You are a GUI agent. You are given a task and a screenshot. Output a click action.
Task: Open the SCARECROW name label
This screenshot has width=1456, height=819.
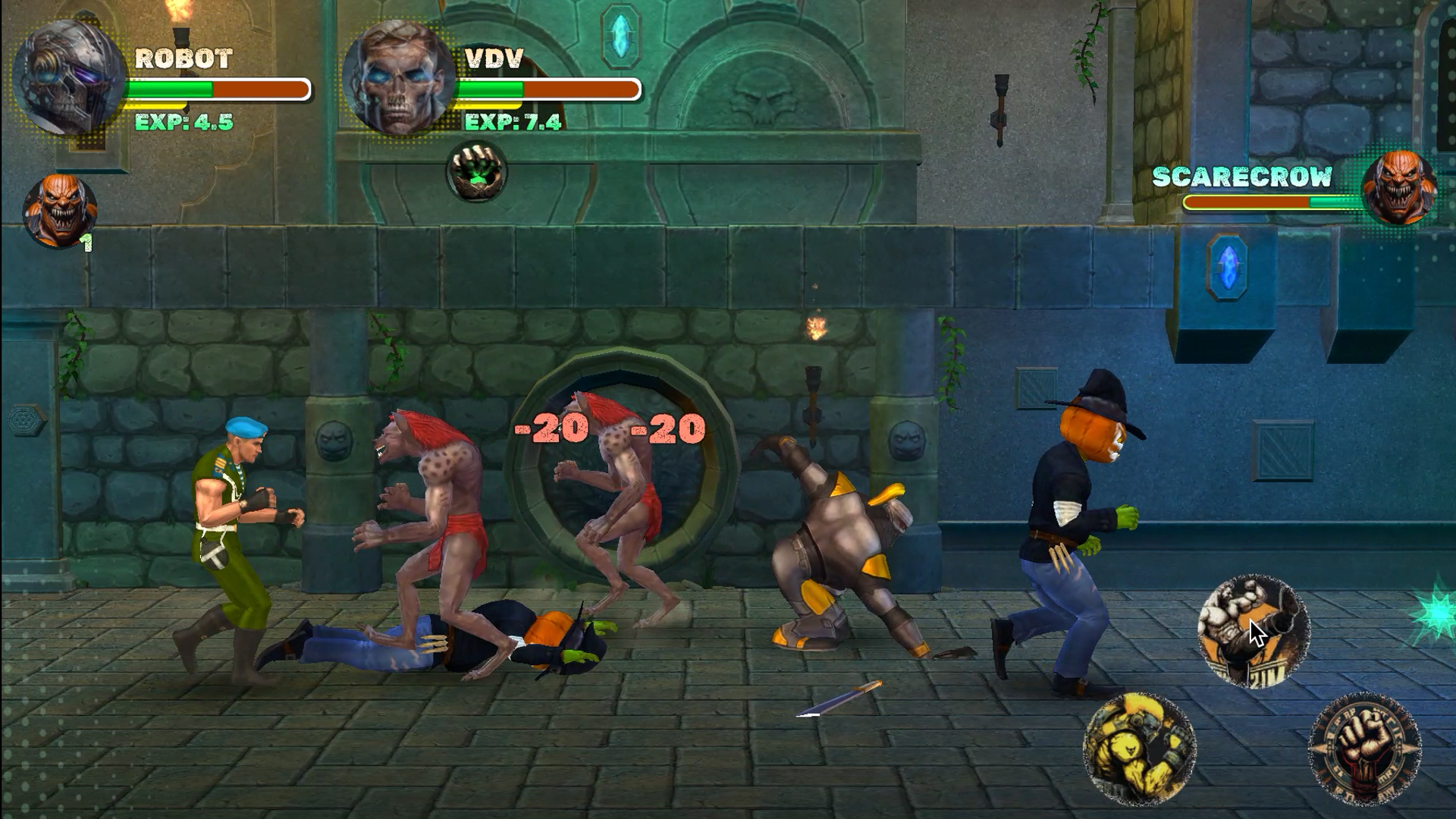pos(1241,176)
